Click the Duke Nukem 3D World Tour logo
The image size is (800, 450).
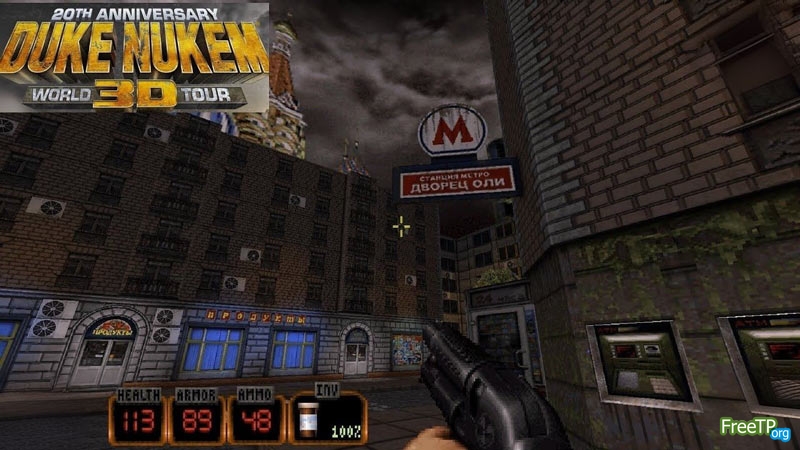click(x=135, y=56)
